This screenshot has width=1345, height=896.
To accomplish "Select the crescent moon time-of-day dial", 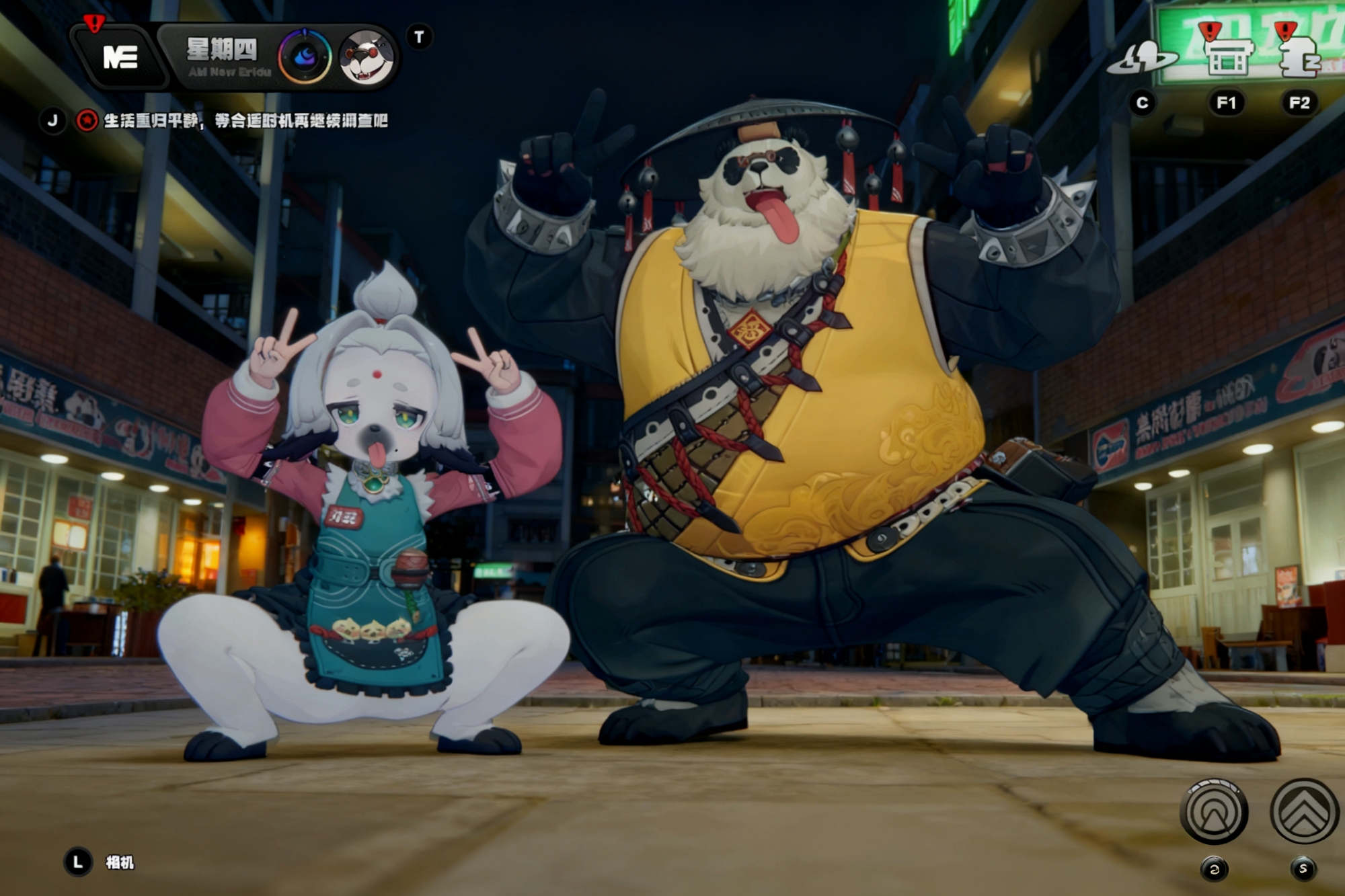I will click(x=305, y=58).
